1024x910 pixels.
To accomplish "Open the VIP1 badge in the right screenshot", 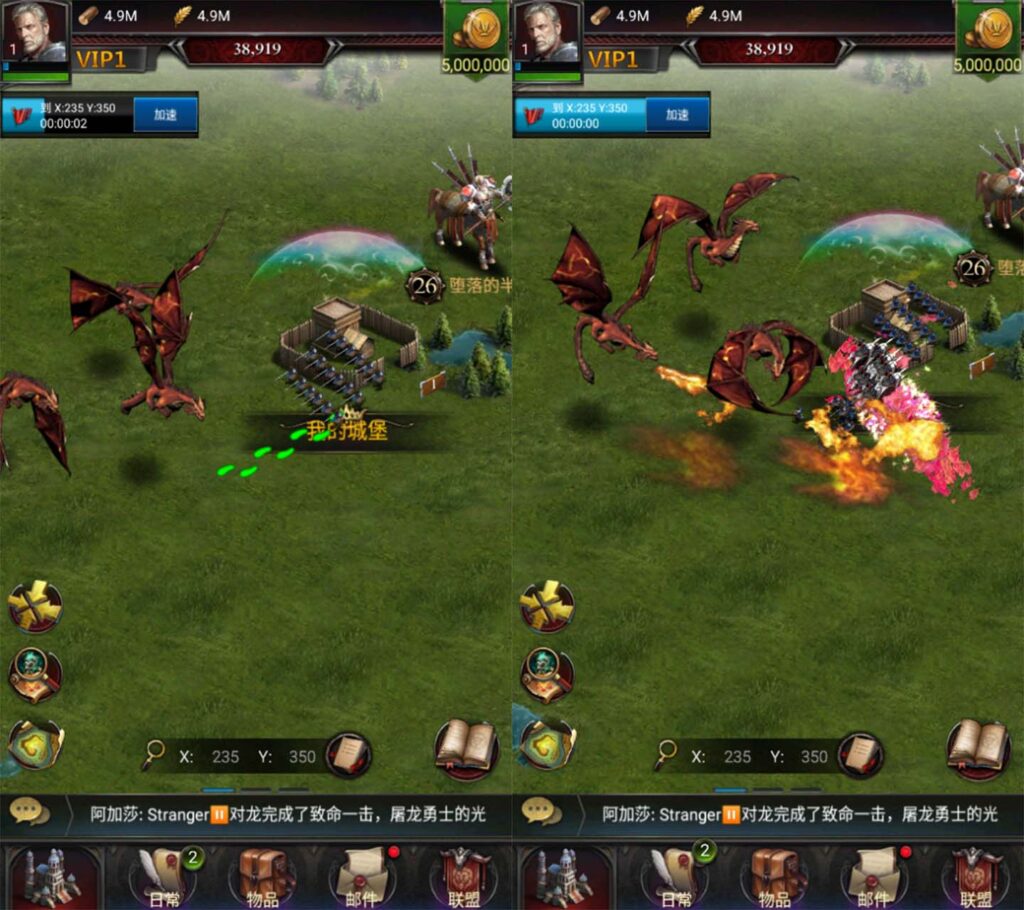I will coord(613,59).
